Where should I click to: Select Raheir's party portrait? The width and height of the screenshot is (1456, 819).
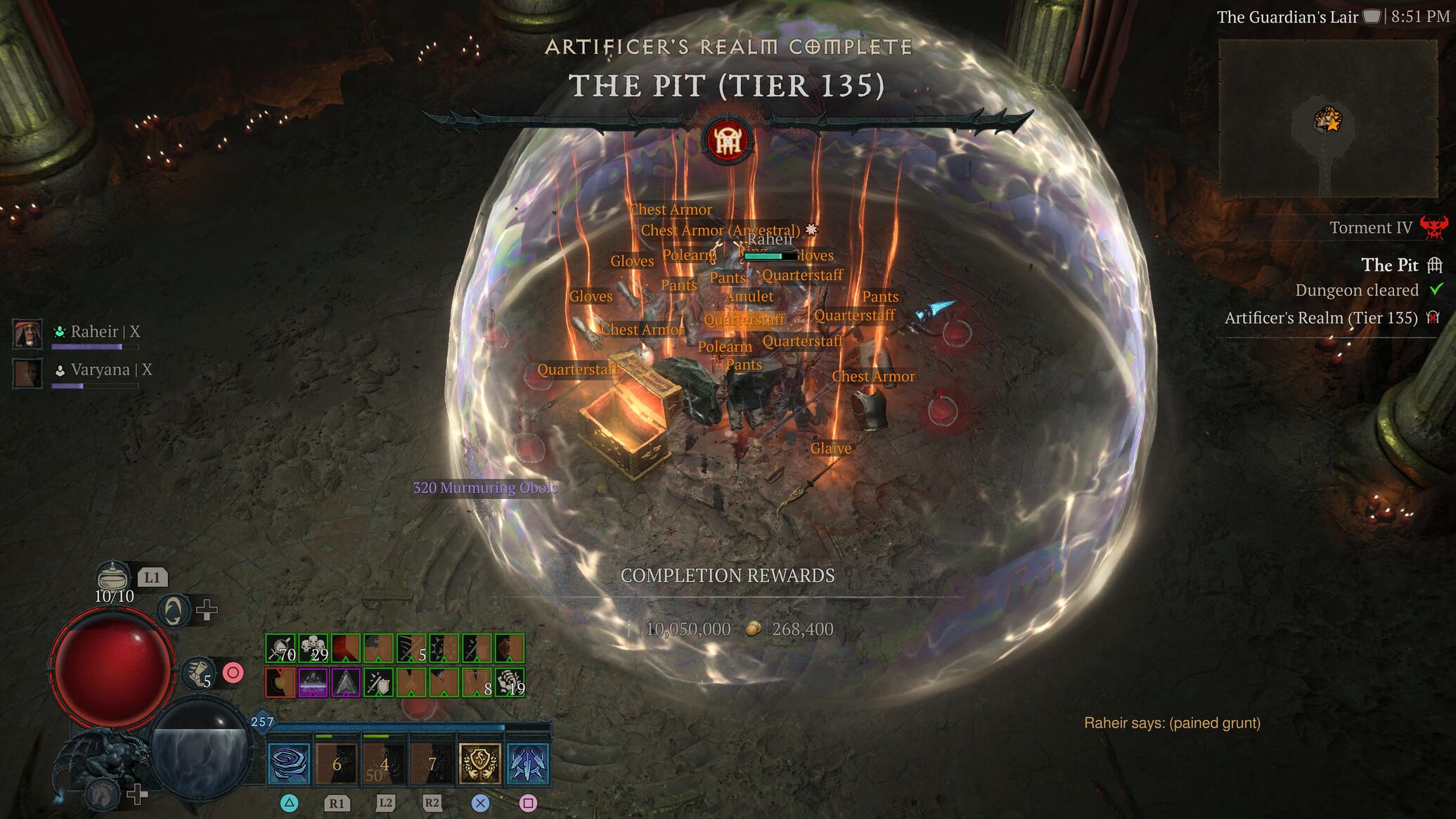[28, 334]
